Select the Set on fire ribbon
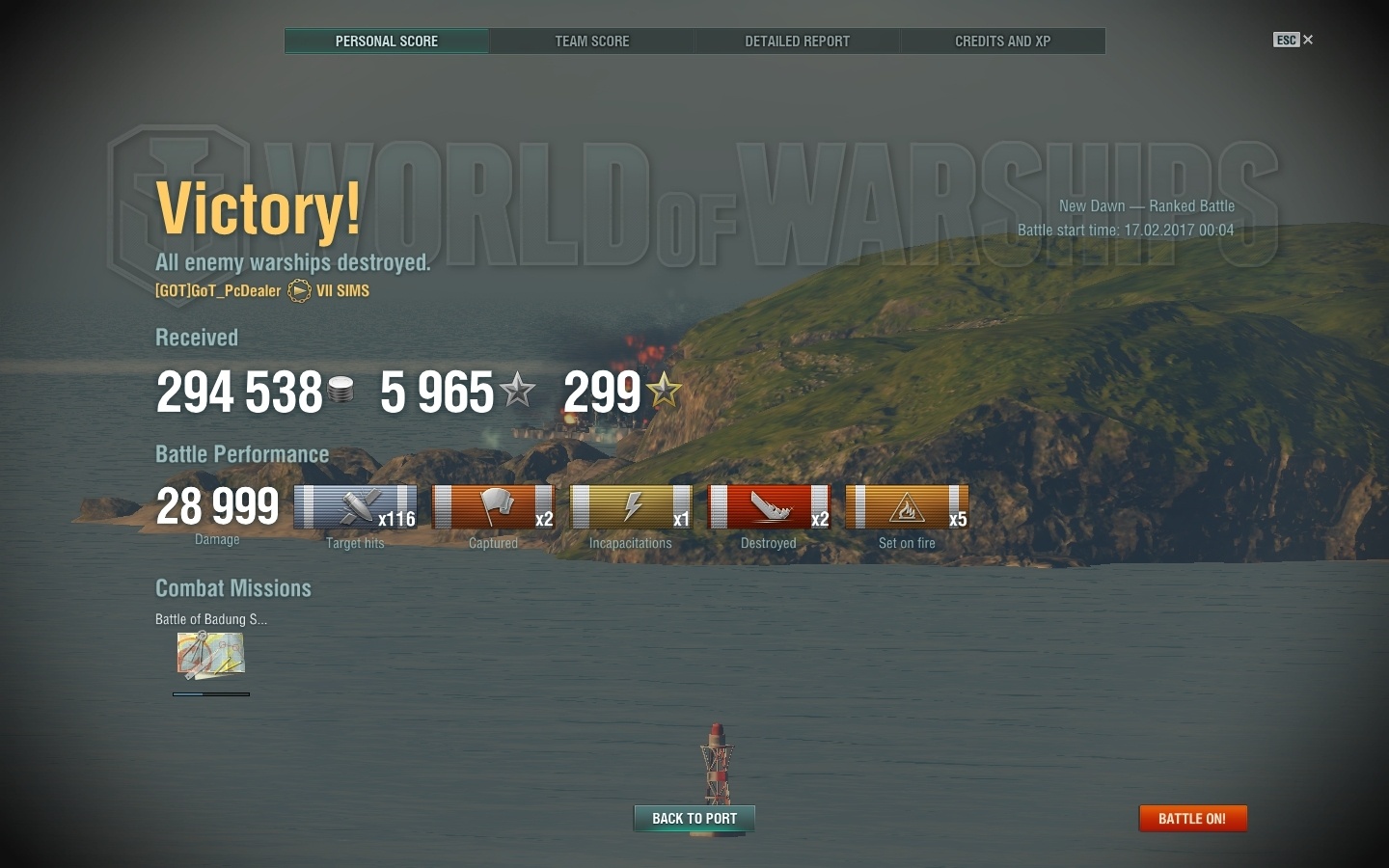This screenshot has height=868, width=1389. [907, 508]
